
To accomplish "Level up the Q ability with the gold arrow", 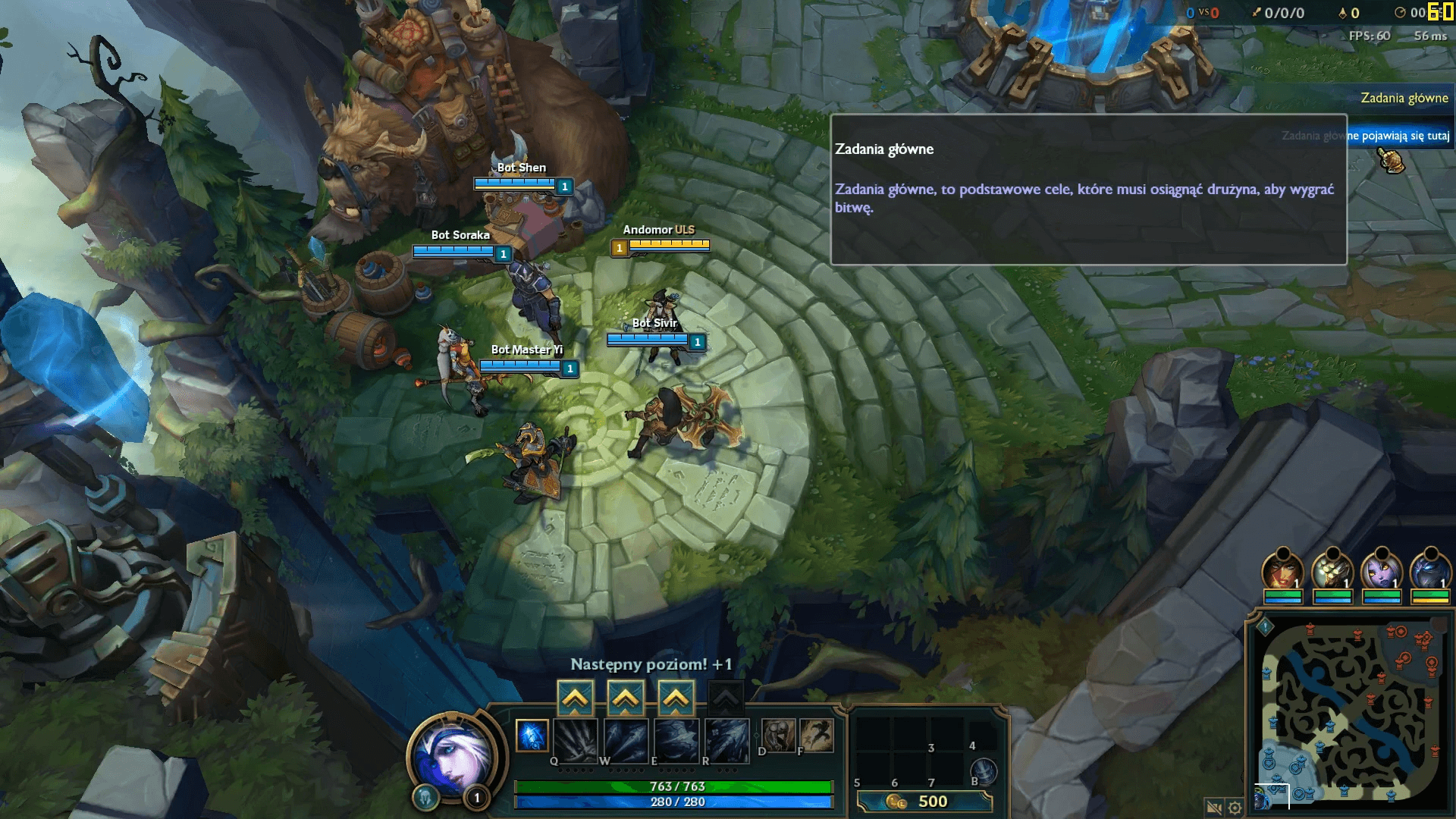I will [x=575, y=698].
